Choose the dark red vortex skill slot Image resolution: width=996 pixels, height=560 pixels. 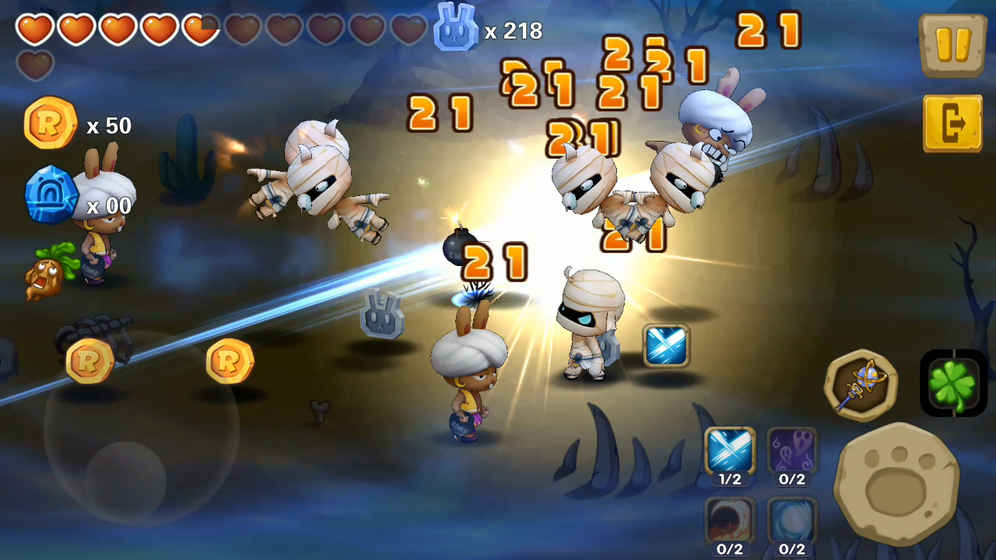tap(730, 520)
